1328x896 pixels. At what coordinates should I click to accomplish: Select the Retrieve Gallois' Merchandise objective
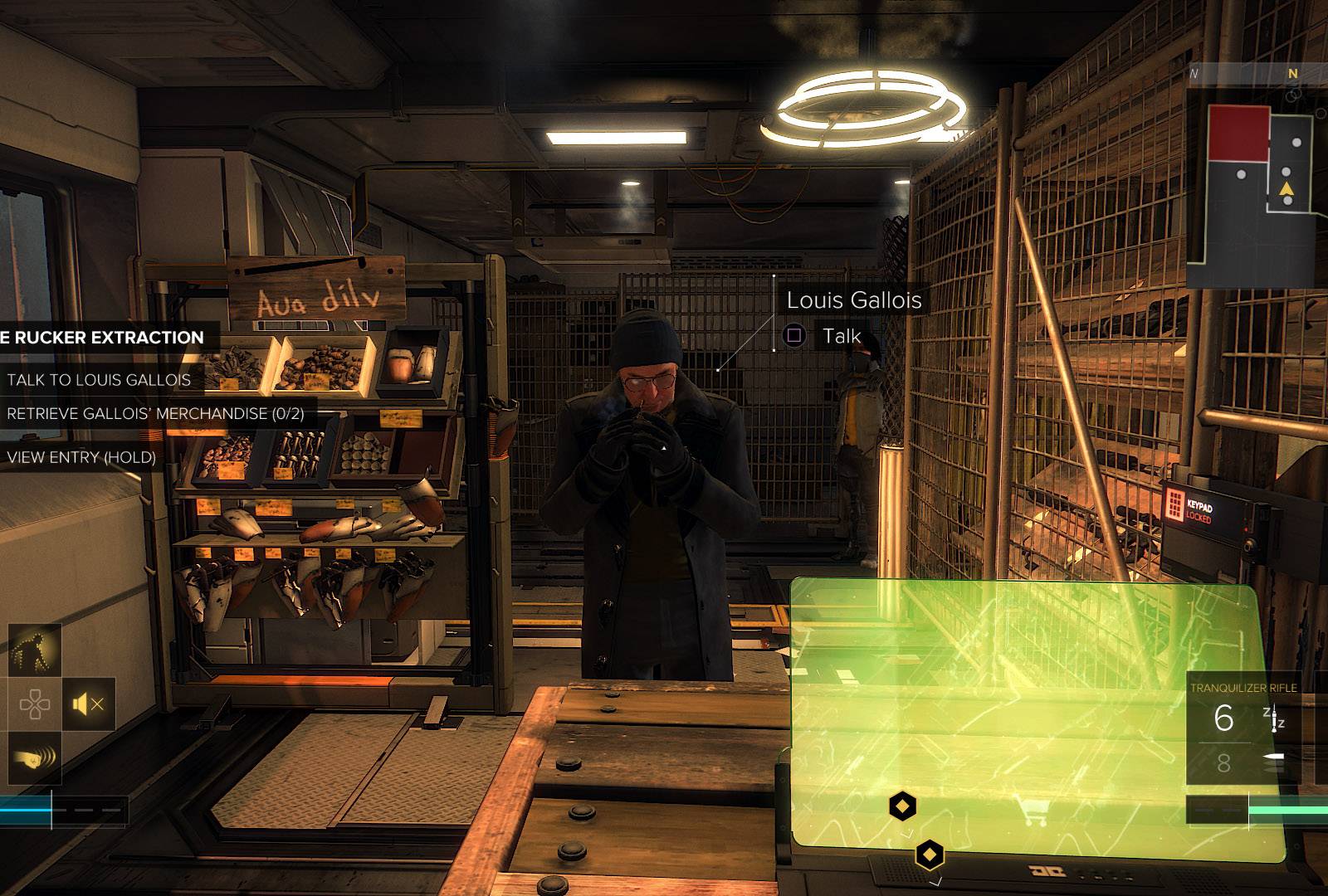(x=155, y=413)
